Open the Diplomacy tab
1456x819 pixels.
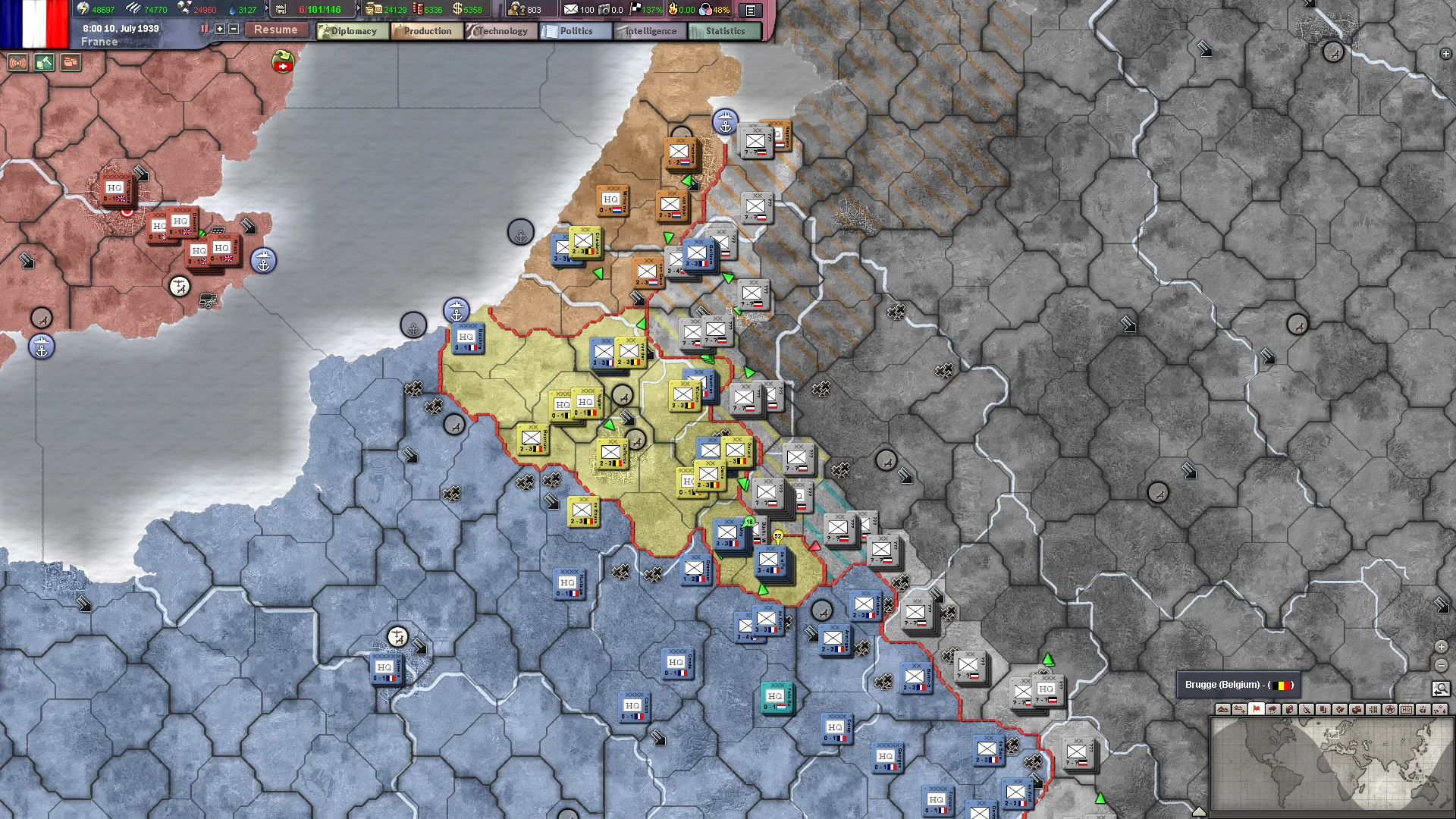pos(350,31)
